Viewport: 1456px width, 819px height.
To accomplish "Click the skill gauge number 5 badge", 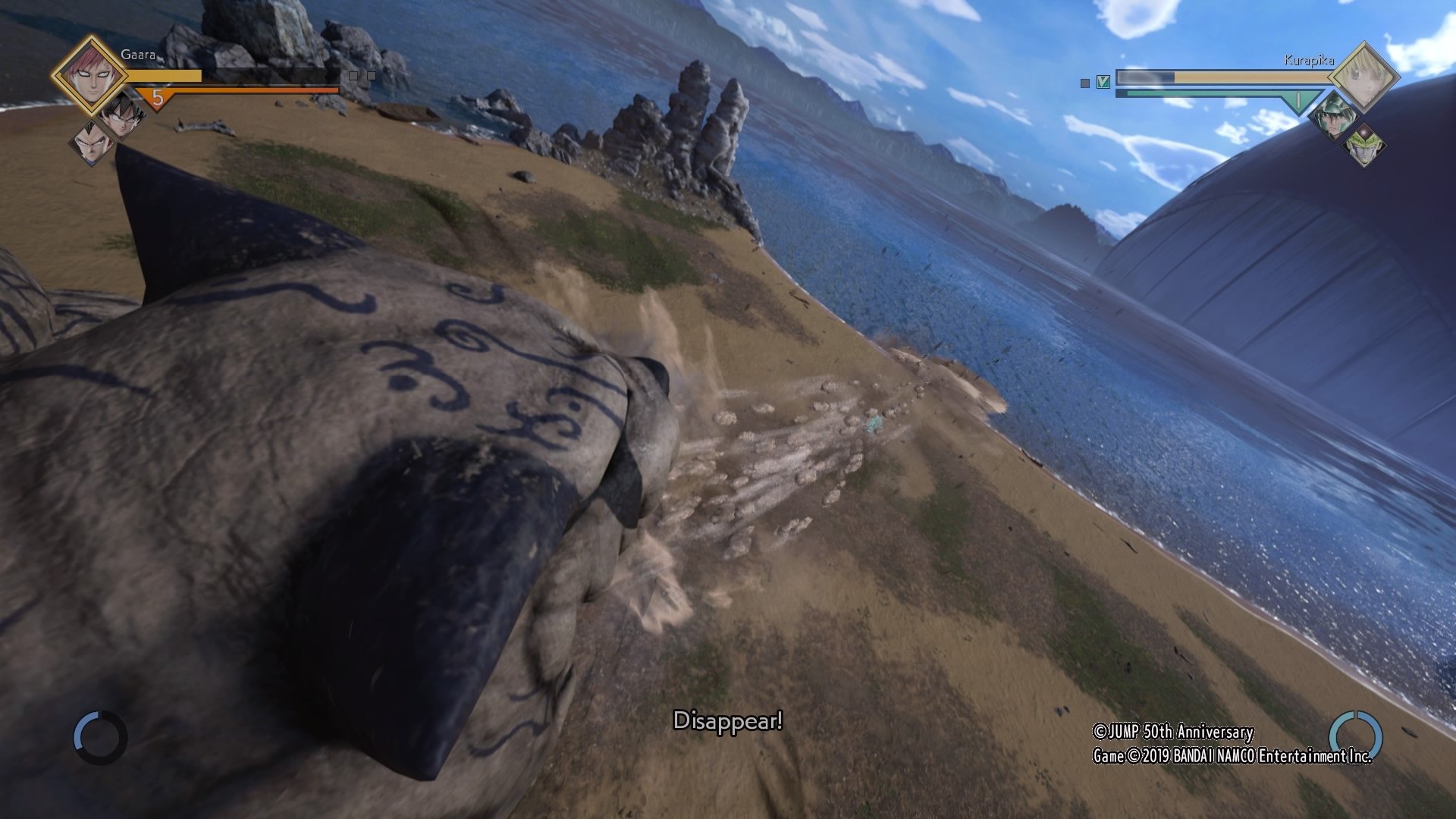I will coord(158,98).
